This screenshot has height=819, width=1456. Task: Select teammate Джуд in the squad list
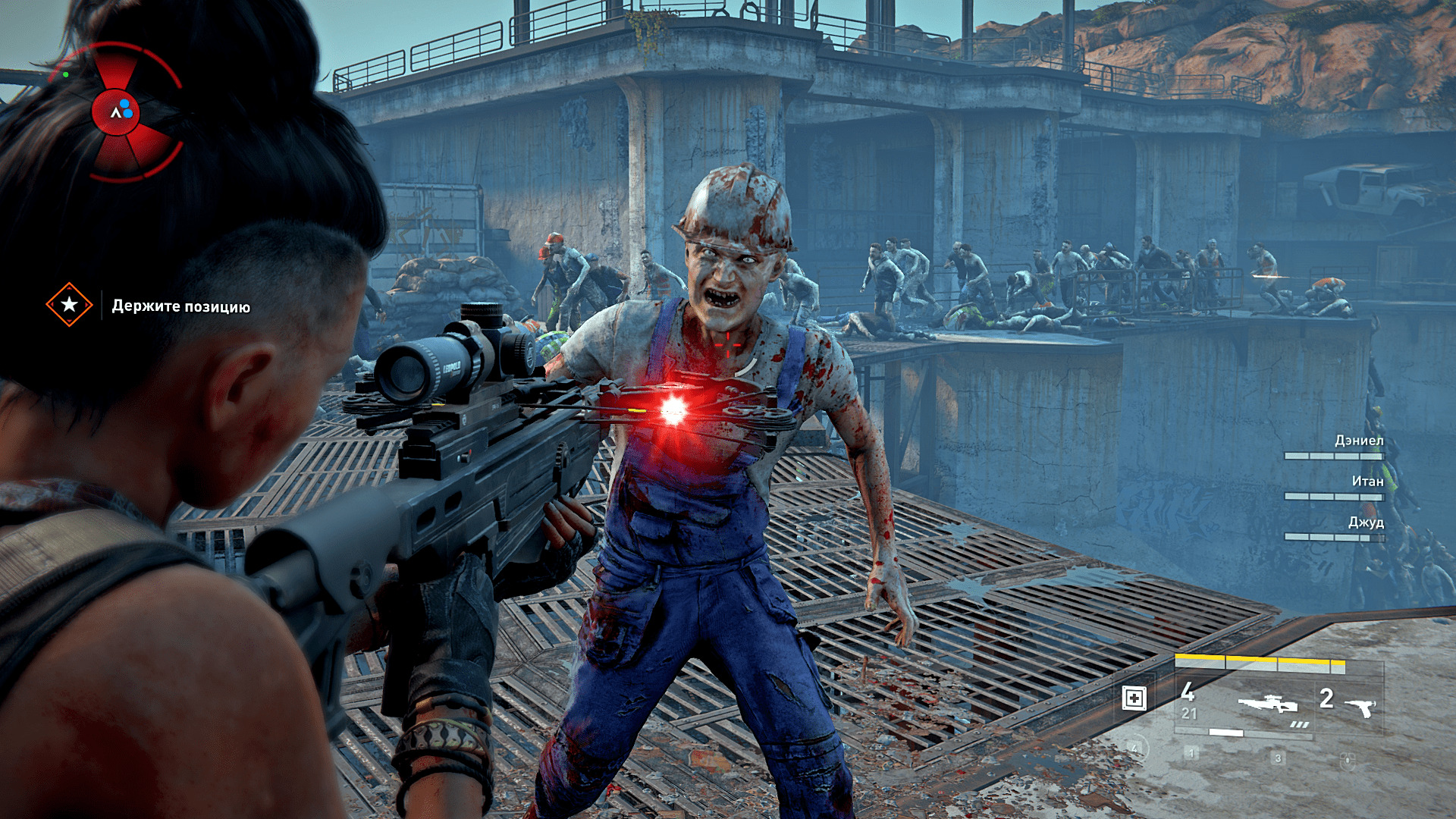(1365, 522)
